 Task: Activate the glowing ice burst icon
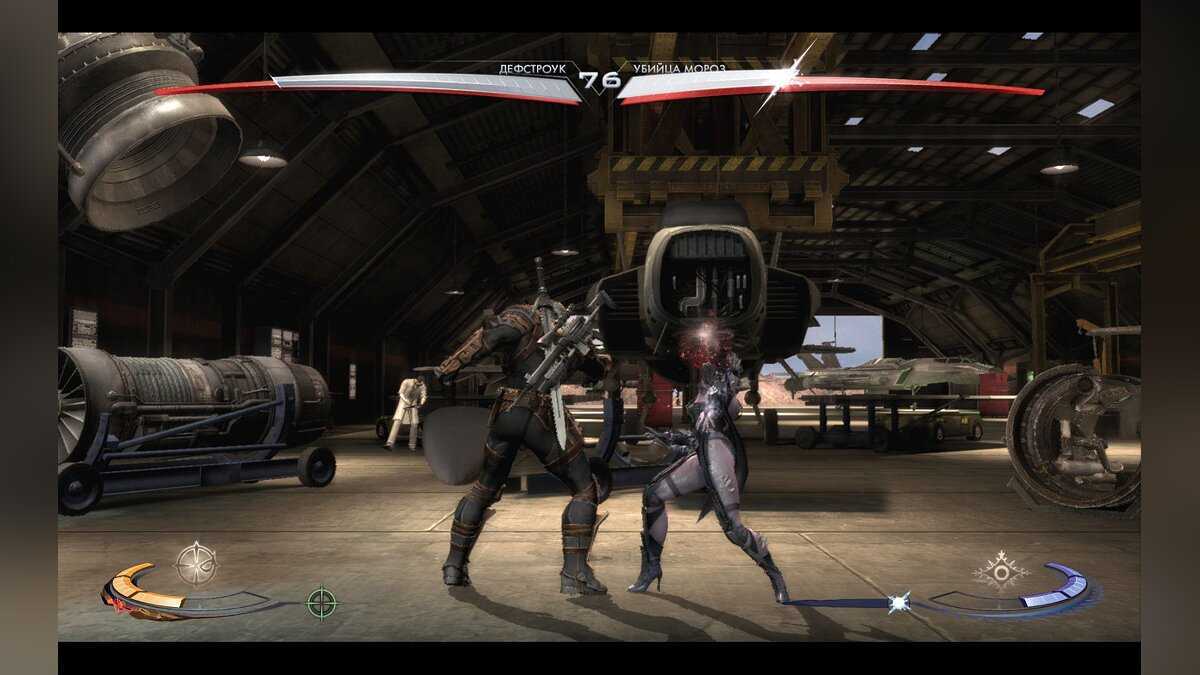pyautogui.click(x=899, y=602)
